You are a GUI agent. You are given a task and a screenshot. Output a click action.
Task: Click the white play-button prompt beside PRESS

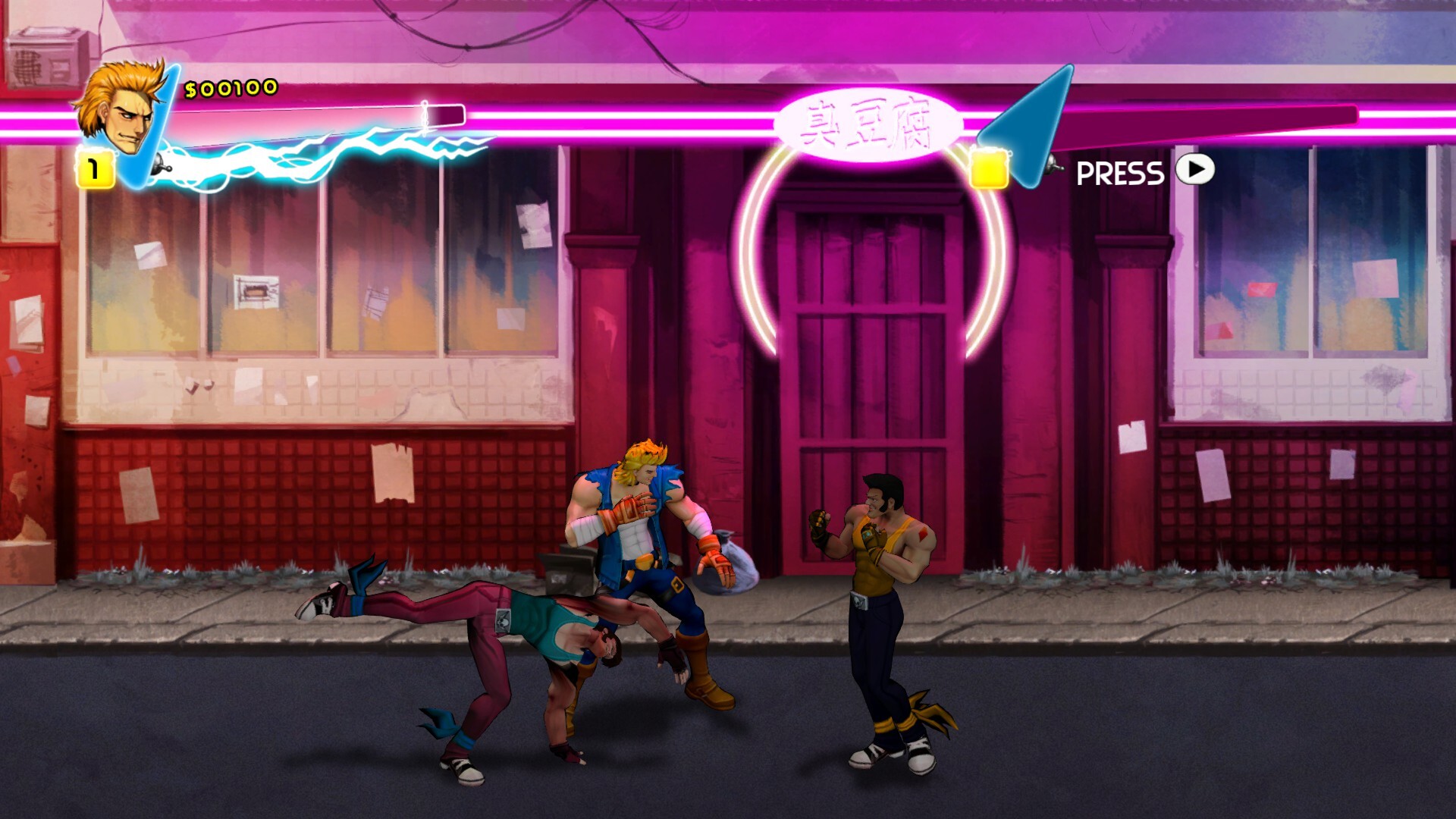click(1194, 173)
